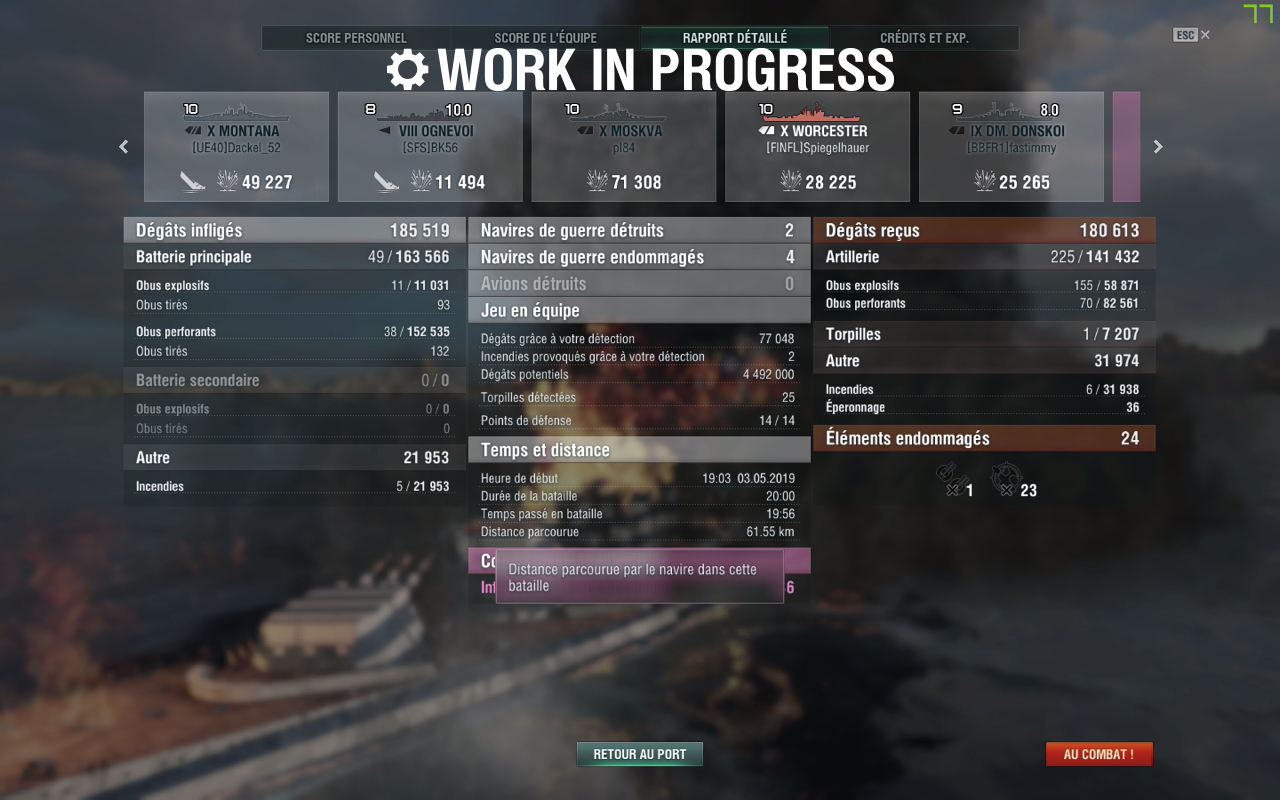Open the IX Dm. Donskoi ship card
The image size is (1280, 800).
(1011, 147)
